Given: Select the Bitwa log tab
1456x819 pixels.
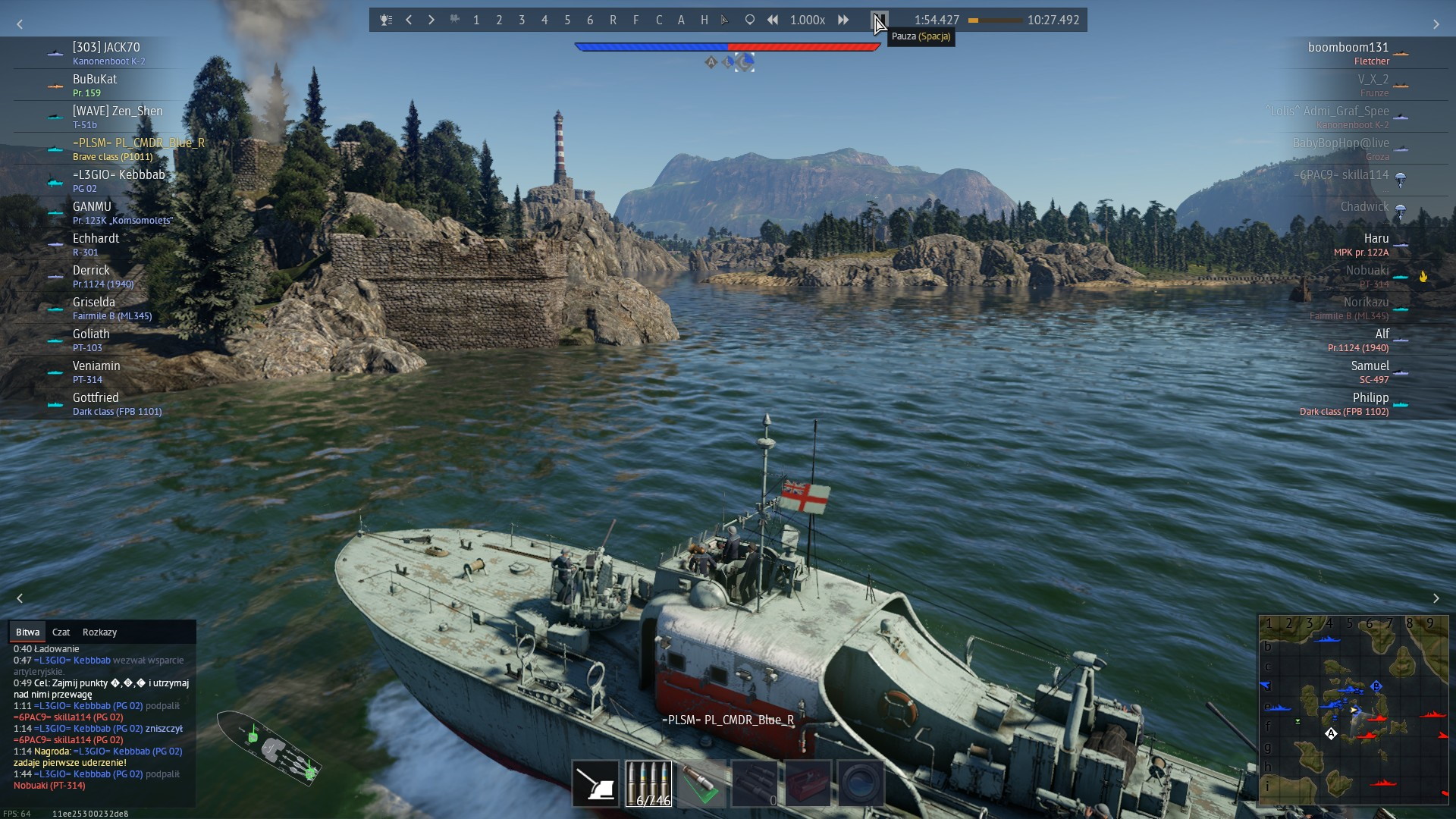Looking at the screenshot, I should 27,632.
